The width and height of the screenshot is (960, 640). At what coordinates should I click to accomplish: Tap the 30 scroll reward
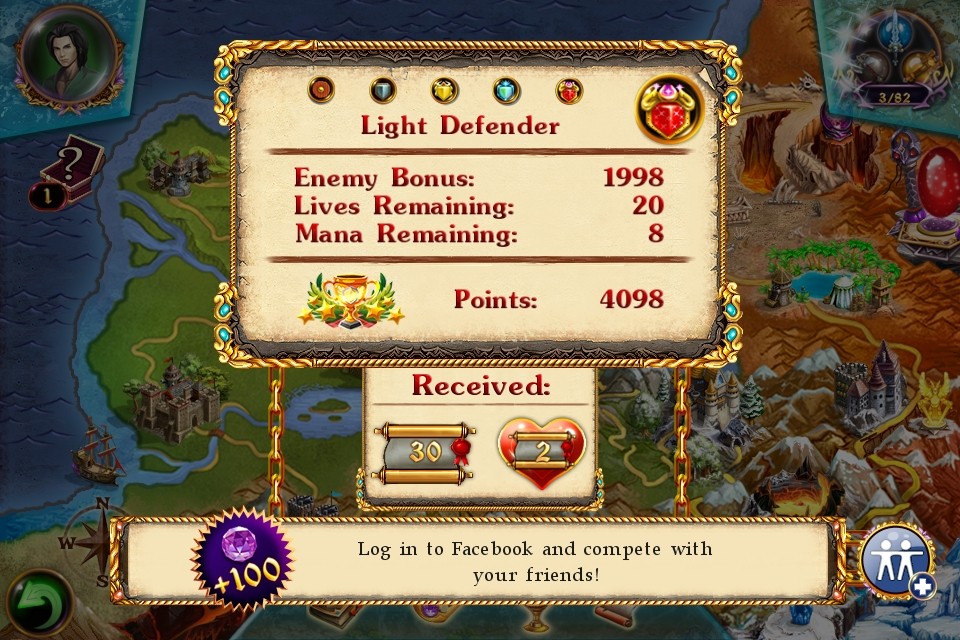pyautogui.click(x=426, y=453)
